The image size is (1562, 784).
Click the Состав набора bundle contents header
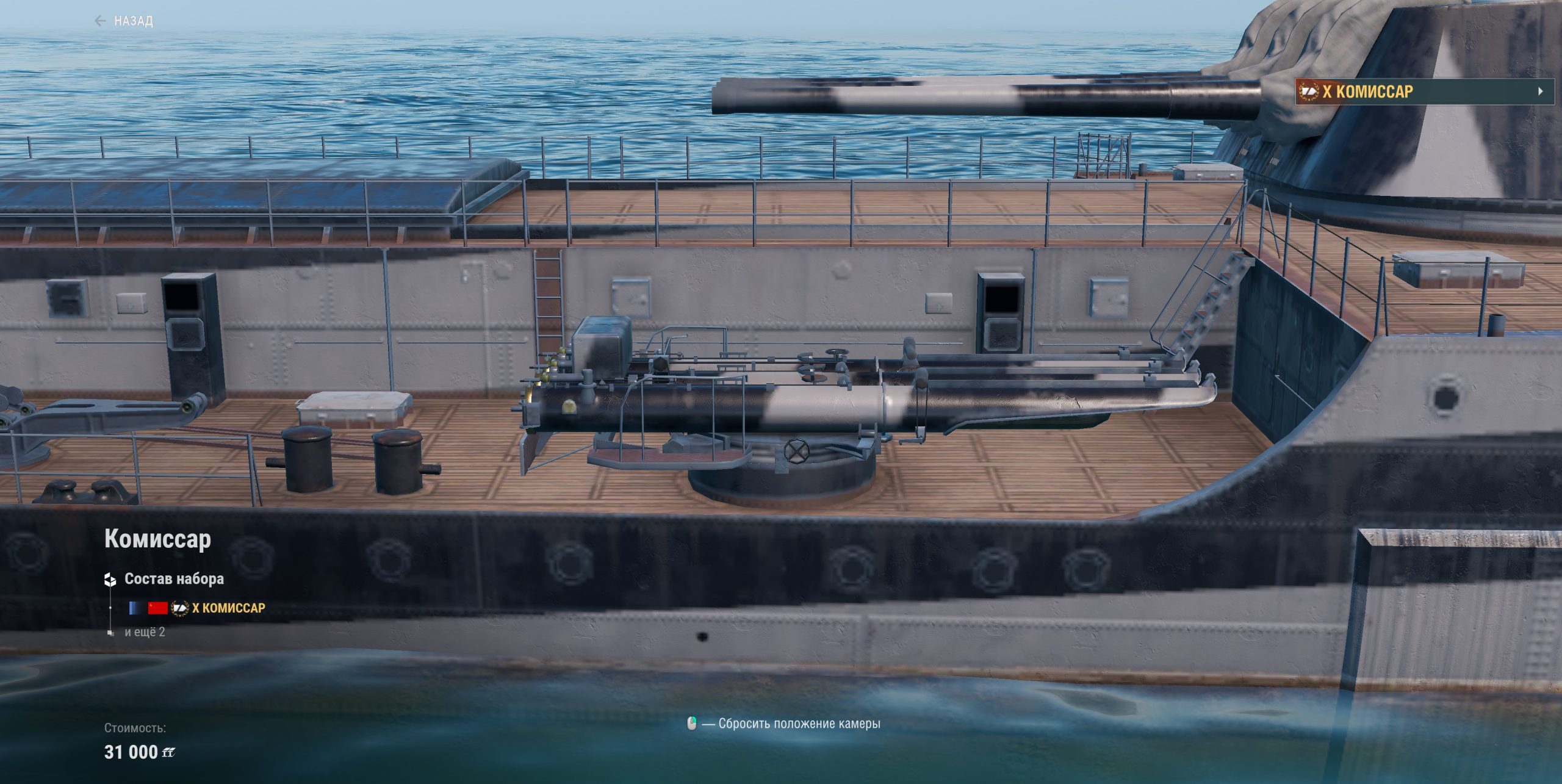click(x=174, y=579)
